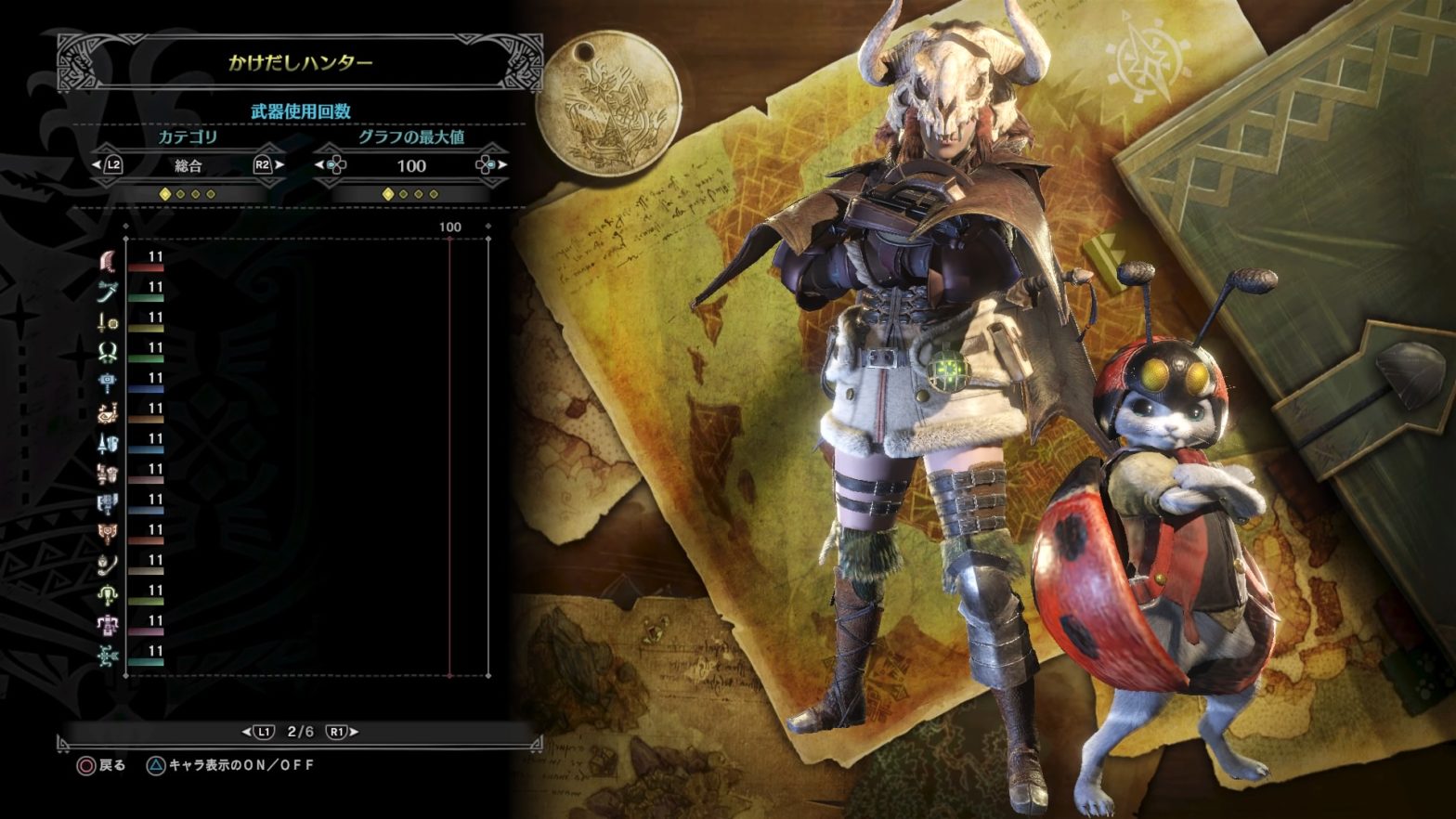The height and width of the screenshot is (819, 1456).
Task: Choose the Heavy Bowgun row icon
Action: coord(108,625)
